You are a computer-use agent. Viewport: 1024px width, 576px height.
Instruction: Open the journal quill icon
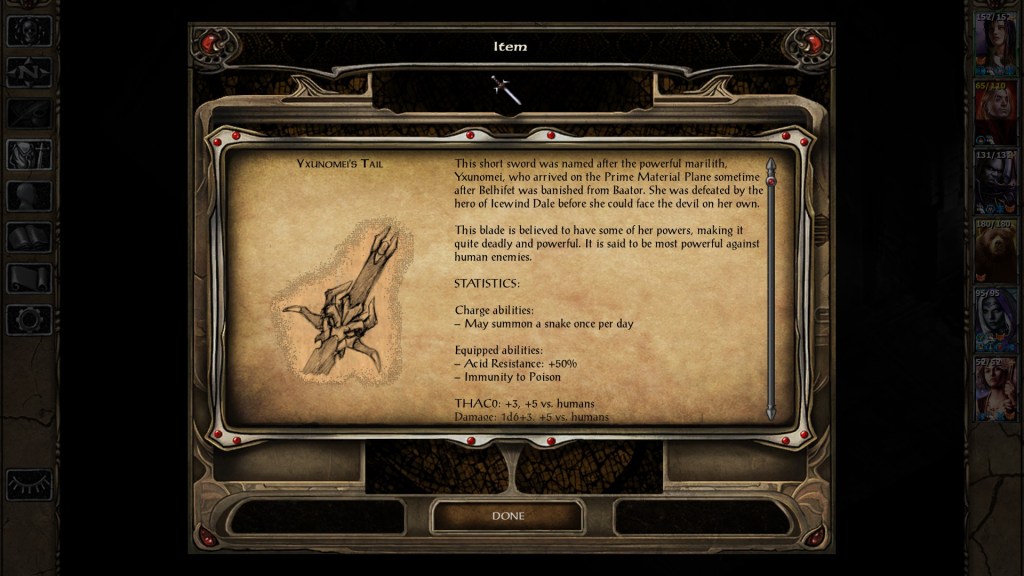click(29, 113)
